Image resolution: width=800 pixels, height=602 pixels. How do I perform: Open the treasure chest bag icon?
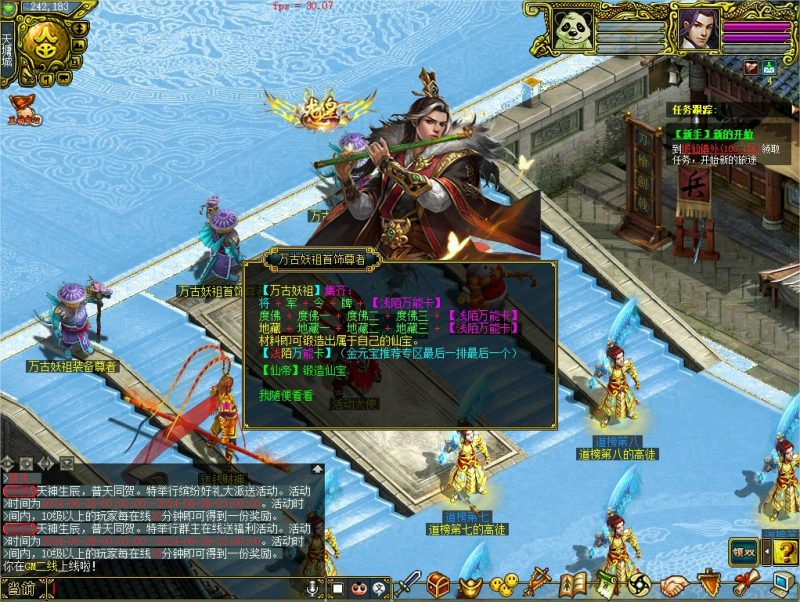(x=438, y=584)
